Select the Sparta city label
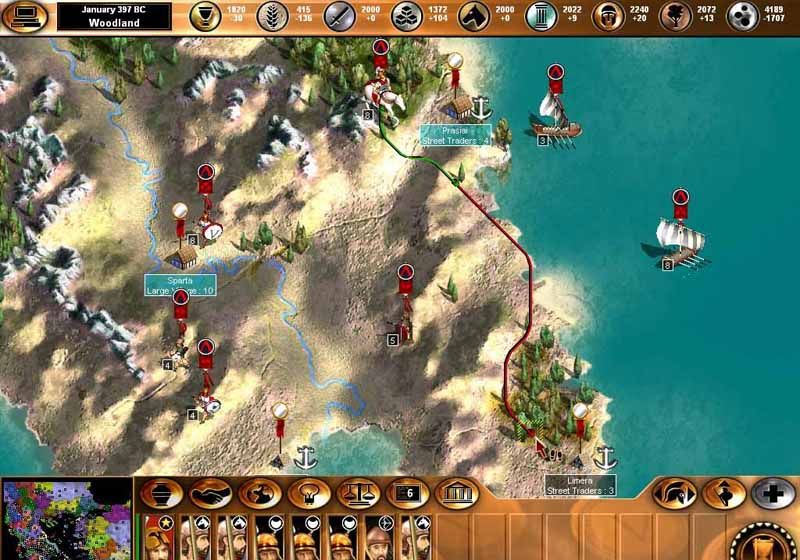The width and height of the screenshot is (800, 560). point(180,285)
